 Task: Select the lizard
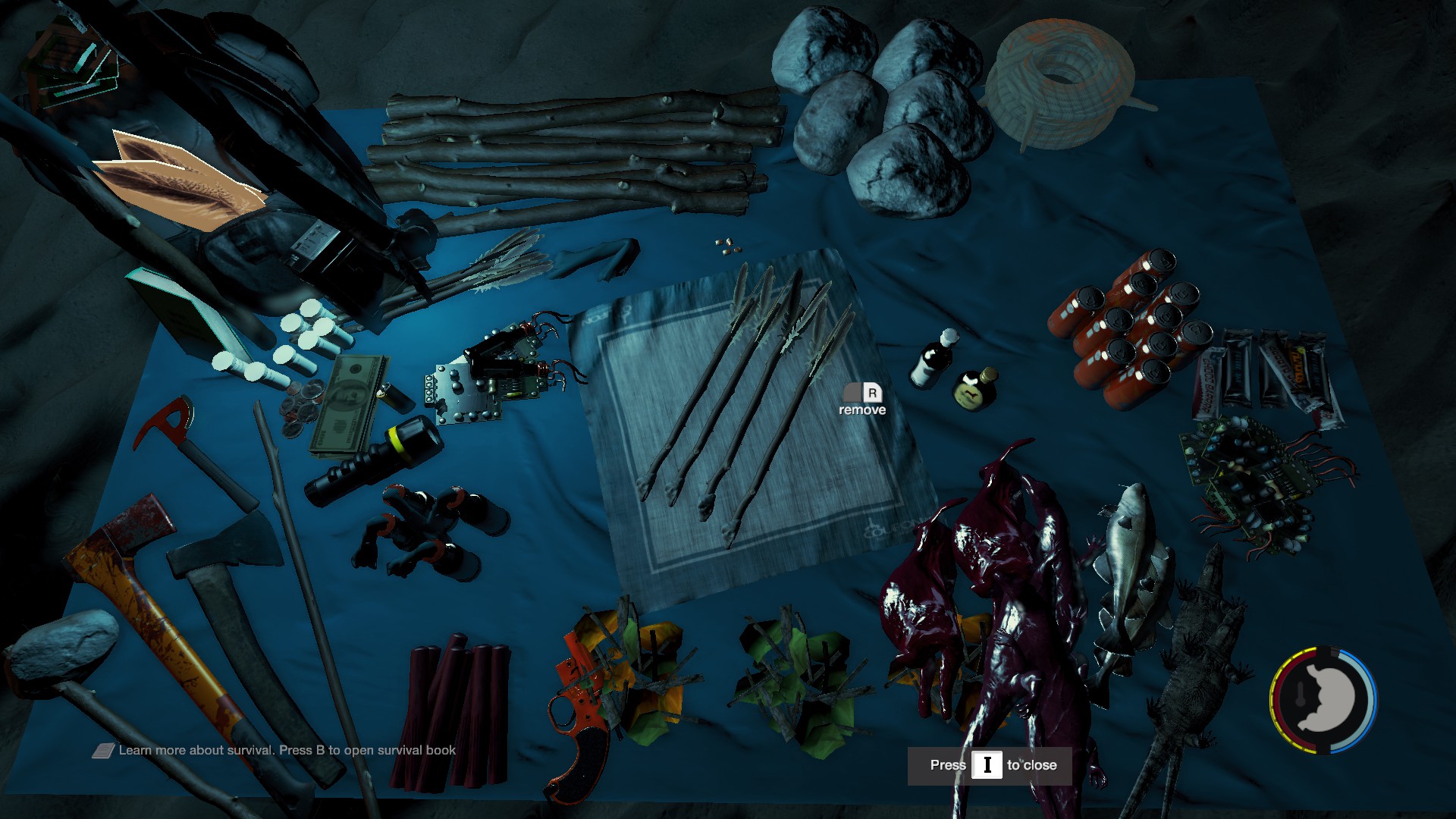1191,667
